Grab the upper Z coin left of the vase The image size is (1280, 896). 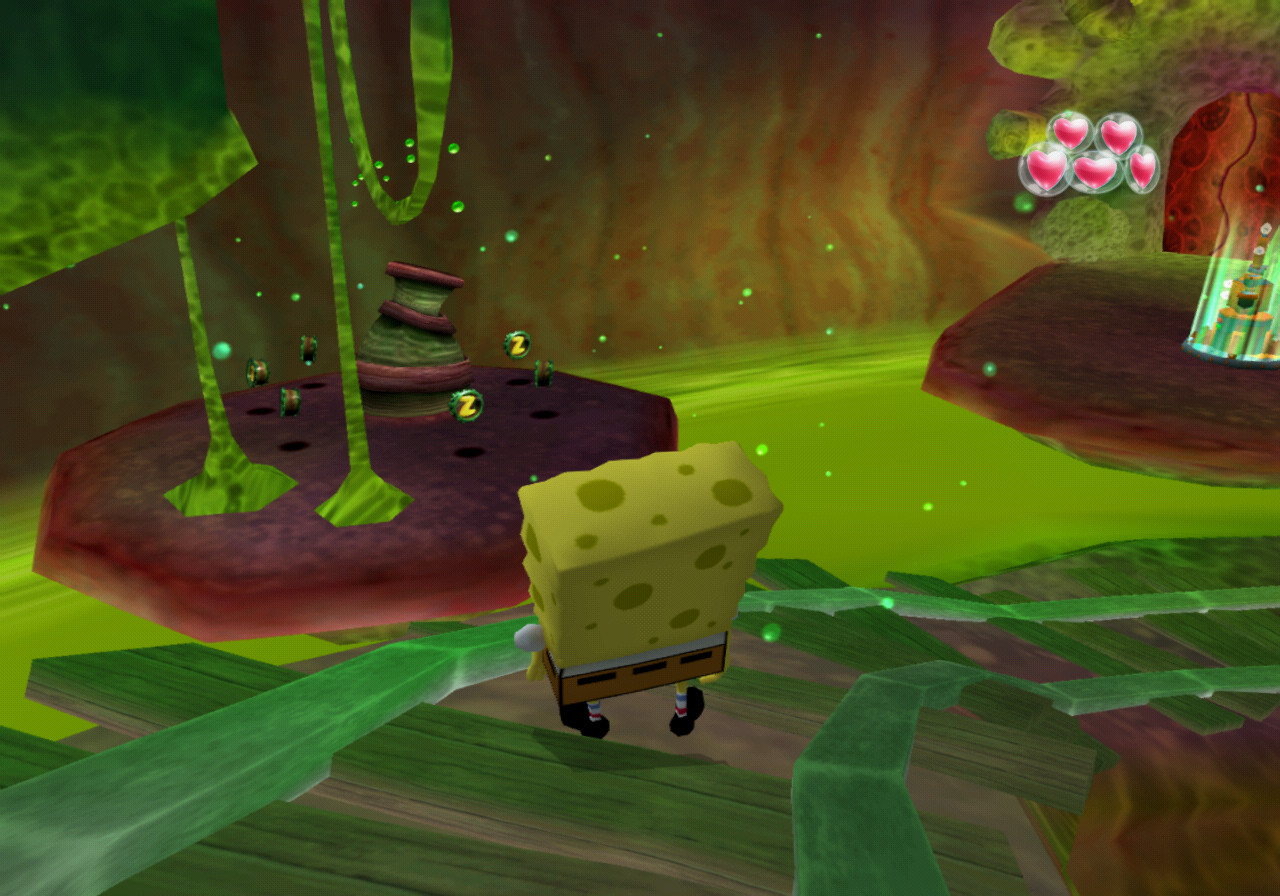516,344
